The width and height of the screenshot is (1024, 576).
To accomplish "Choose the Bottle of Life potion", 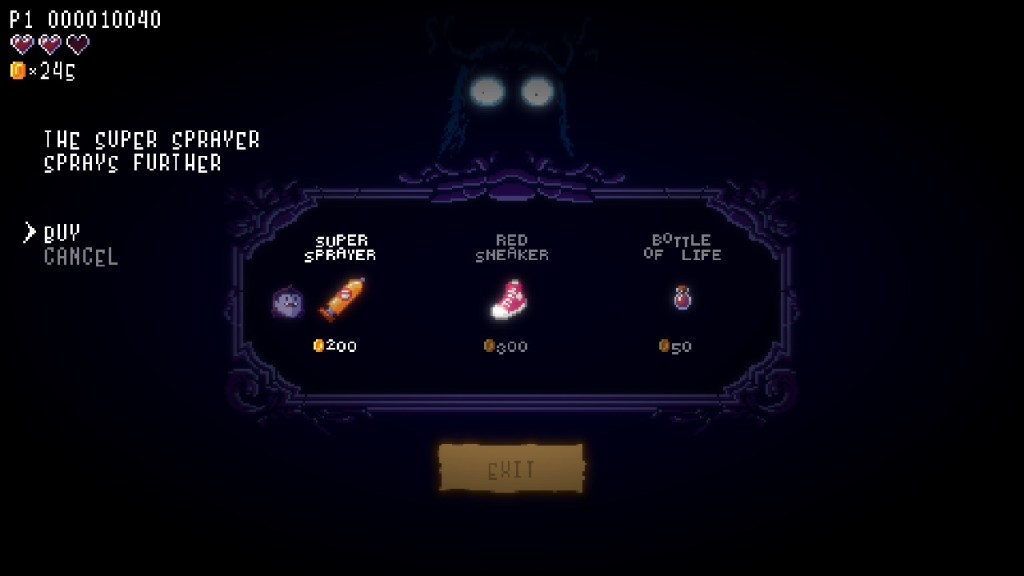I will coord(682,297).
